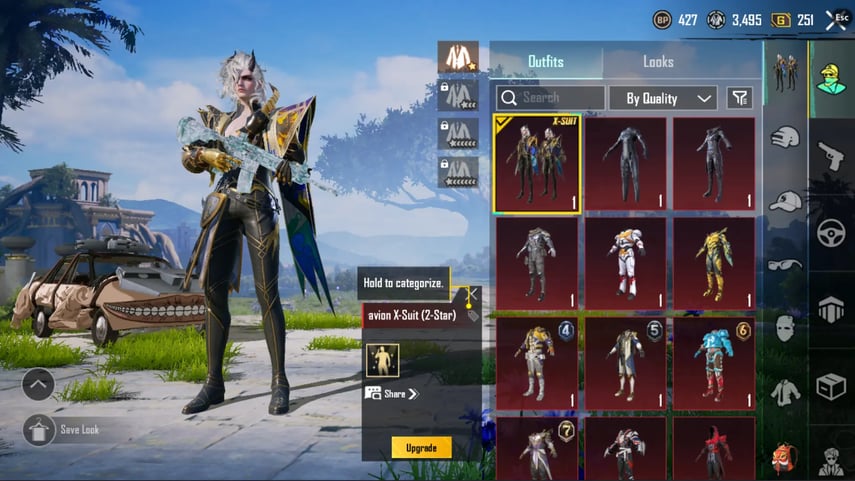Pick the blue and red level 6 outfit
855x481 pixels.
pos(714,363)
